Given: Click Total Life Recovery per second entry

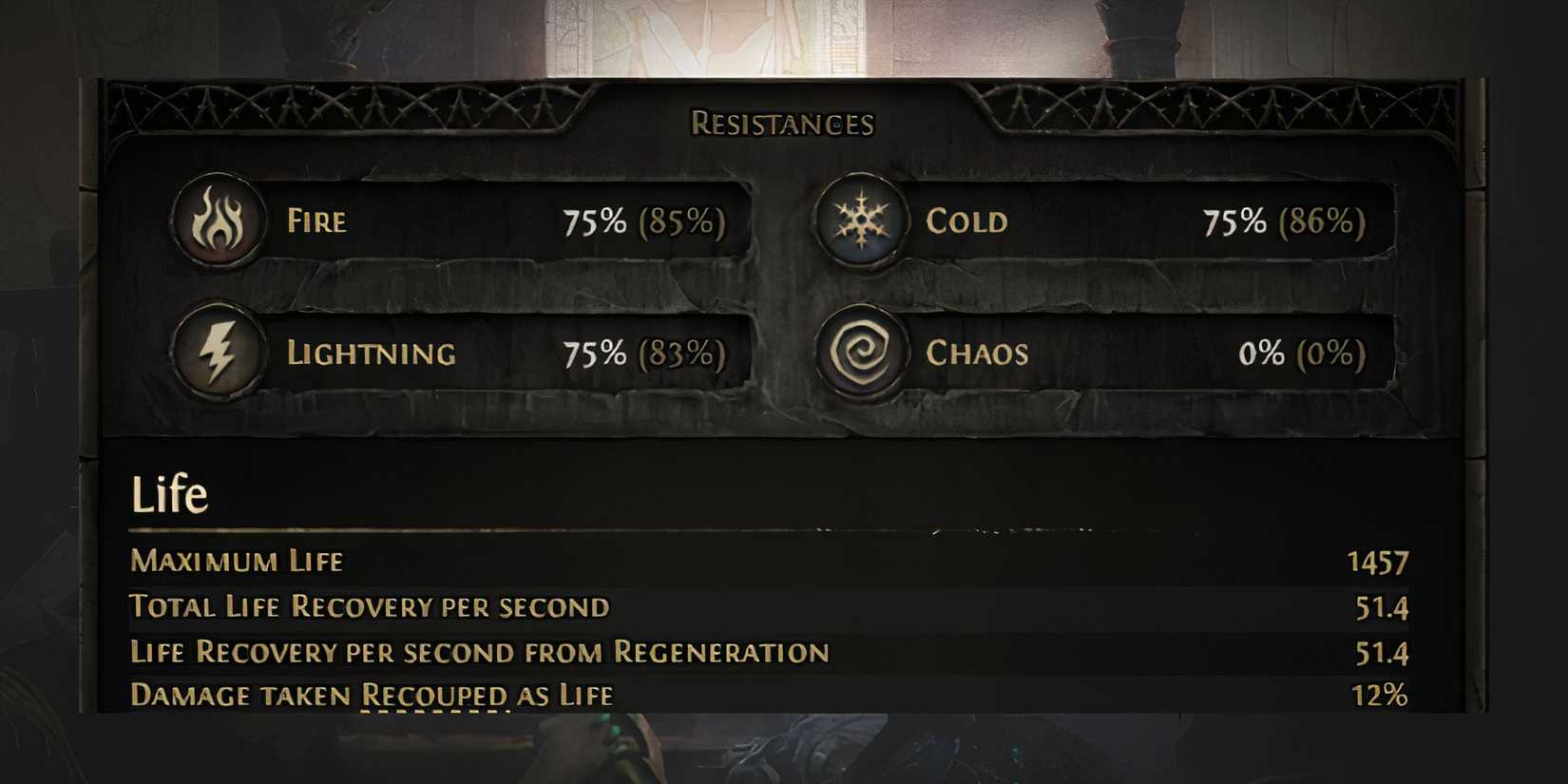Looking at the screenshot, I should [x=369, y=605].
